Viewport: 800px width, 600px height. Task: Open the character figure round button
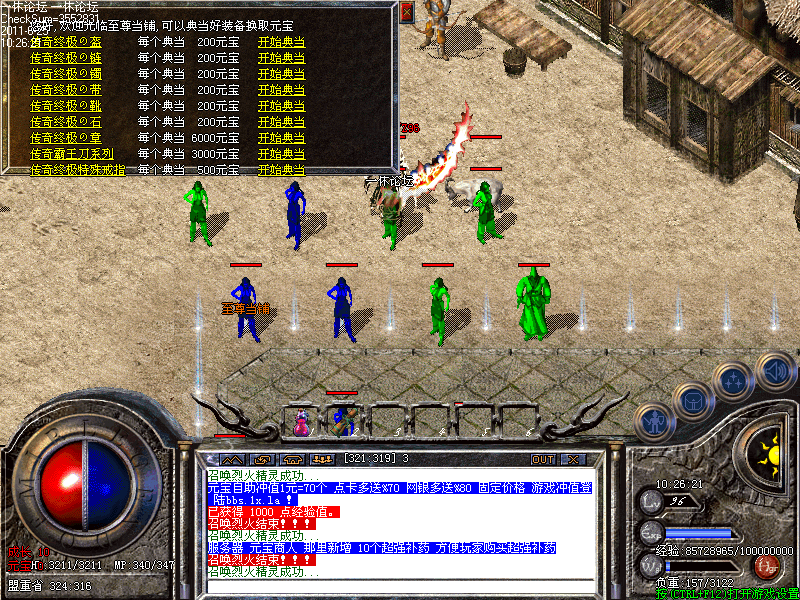pos(654,422)
